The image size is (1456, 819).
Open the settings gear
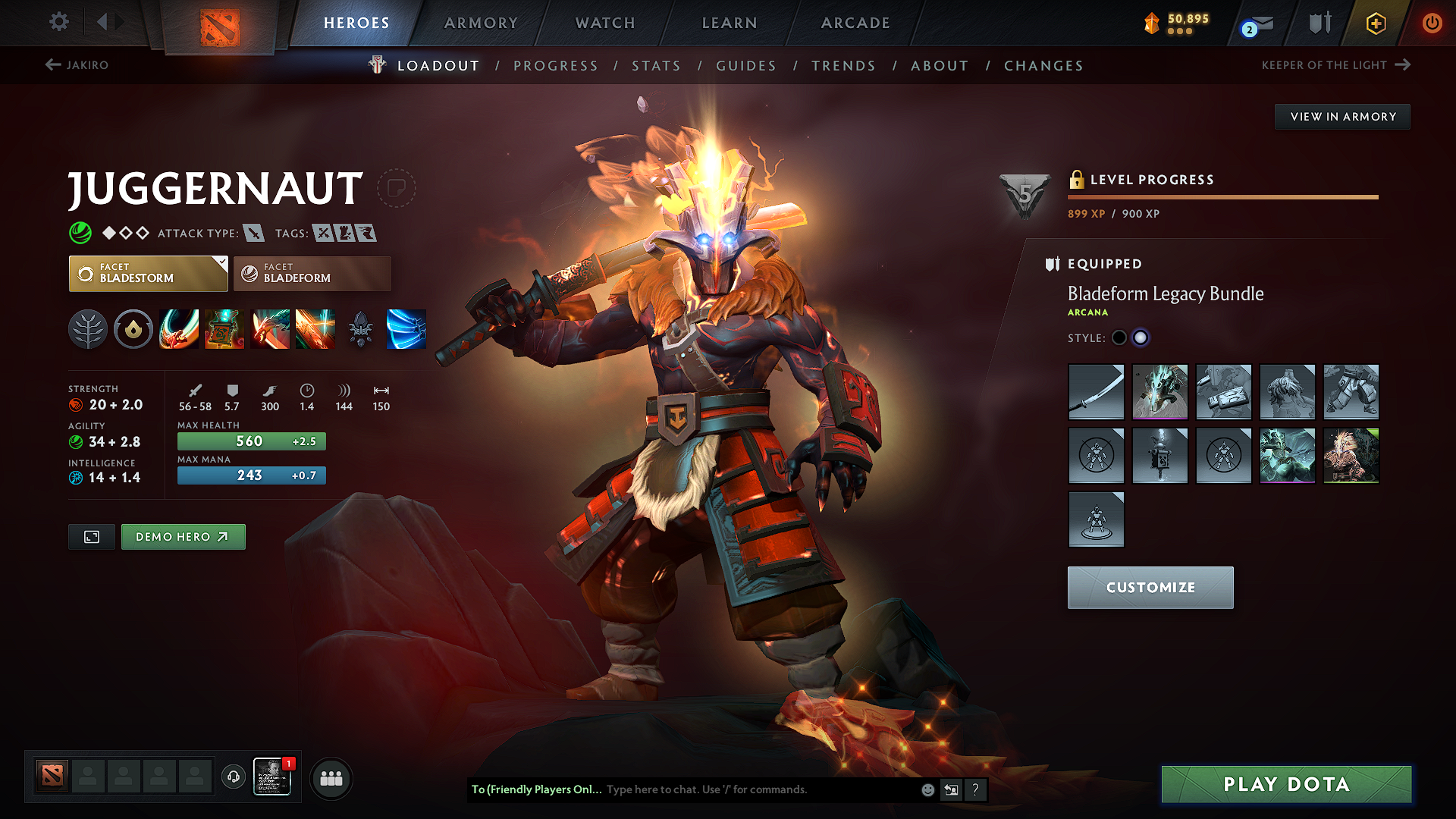[58, 23]
